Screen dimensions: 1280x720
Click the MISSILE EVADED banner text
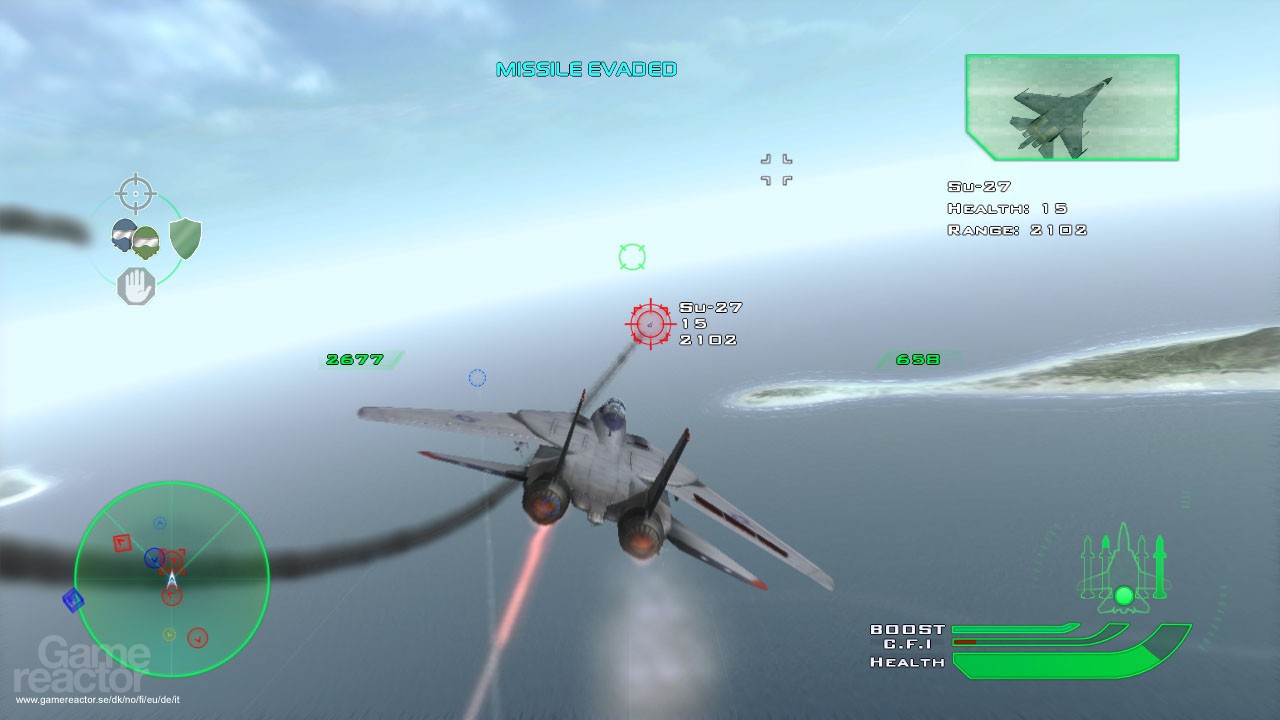point(588,69)
